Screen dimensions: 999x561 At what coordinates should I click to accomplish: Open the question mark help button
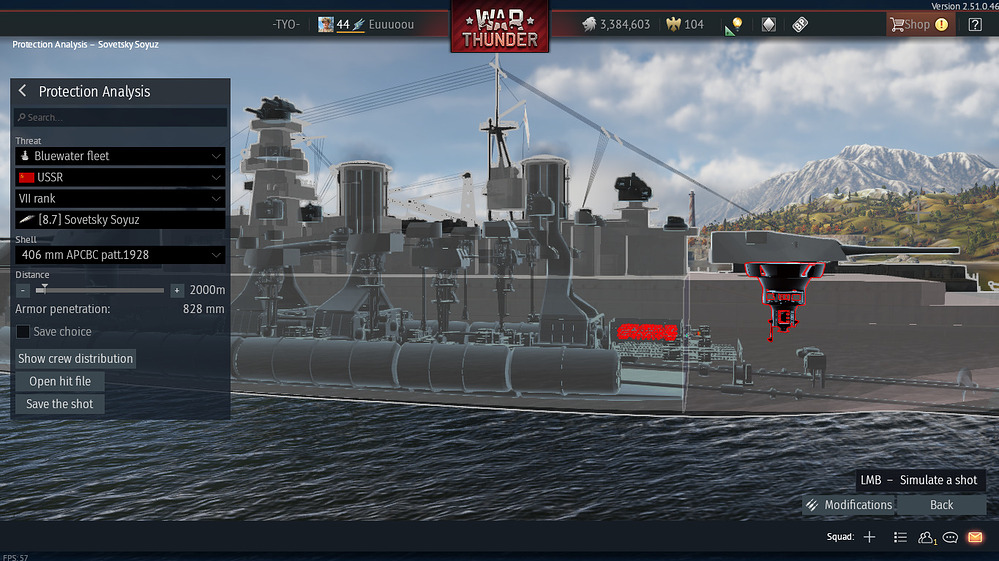pyautogui.click(x=975, y=24)
